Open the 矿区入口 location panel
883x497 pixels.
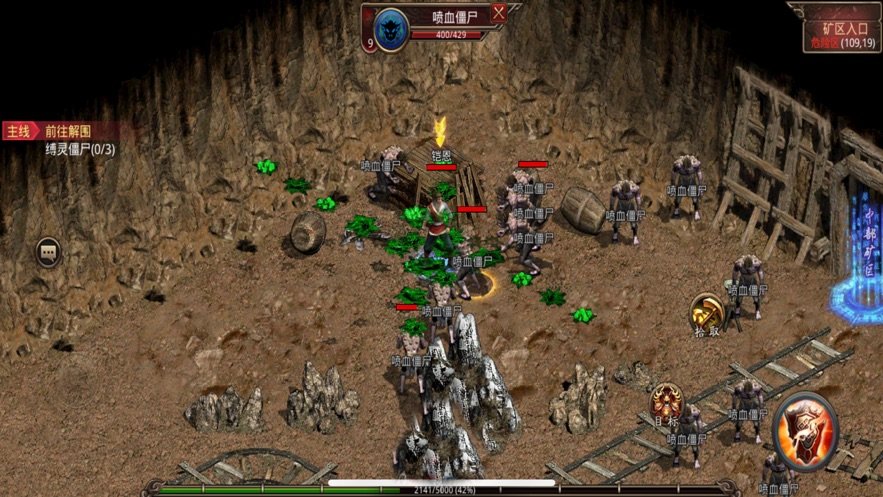[838, 29]
